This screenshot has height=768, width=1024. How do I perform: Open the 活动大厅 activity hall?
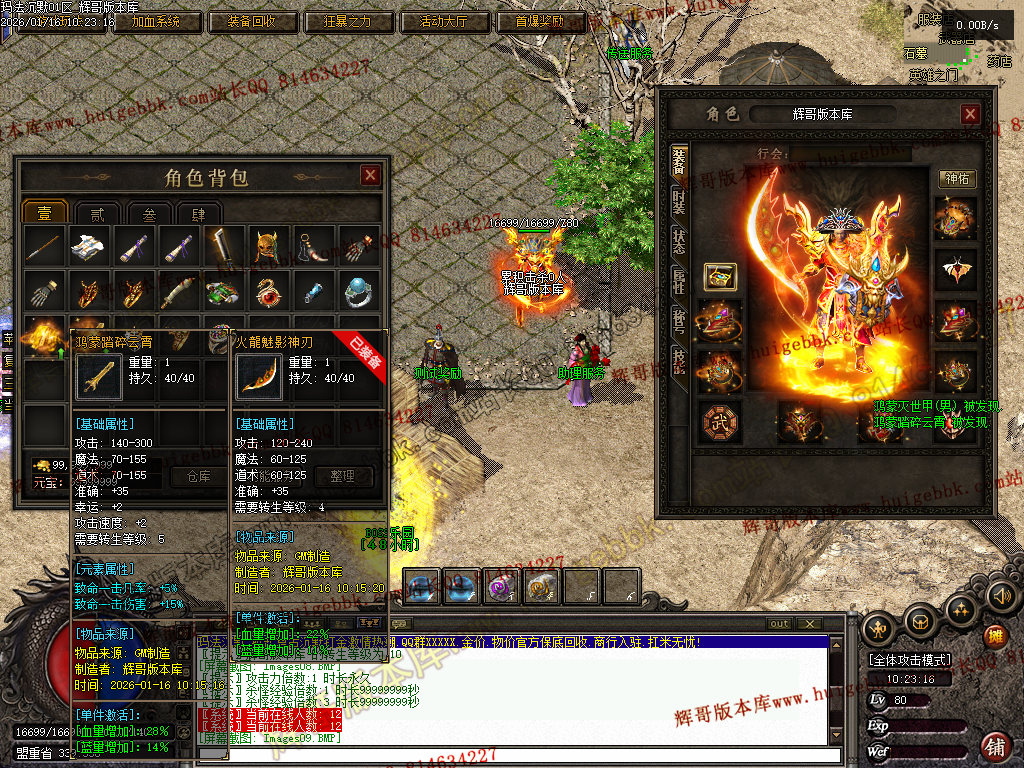[x=444, y=21]
